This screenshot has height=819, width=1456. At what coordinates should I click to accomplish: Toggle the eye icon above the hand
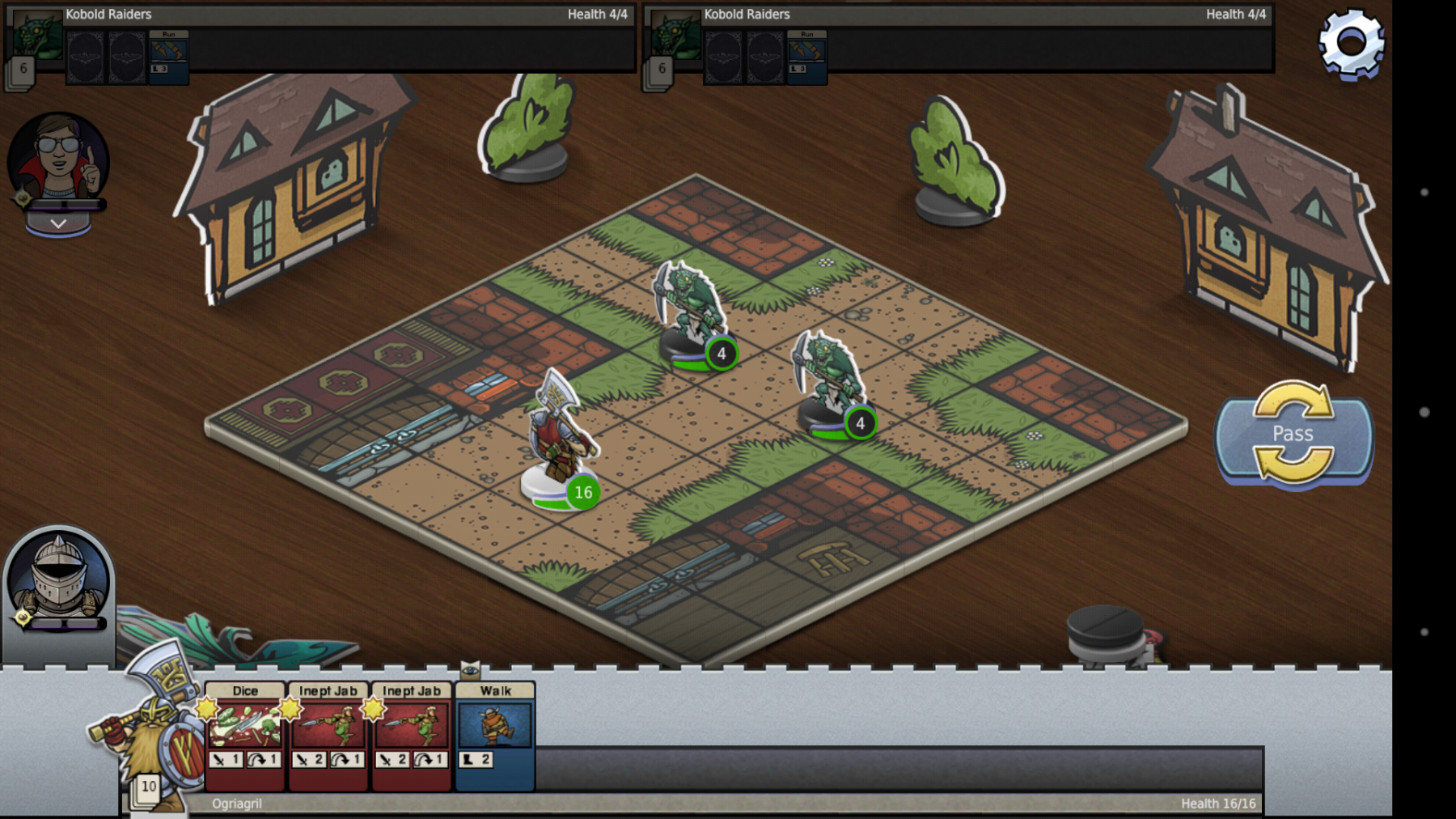click(470, 669)
